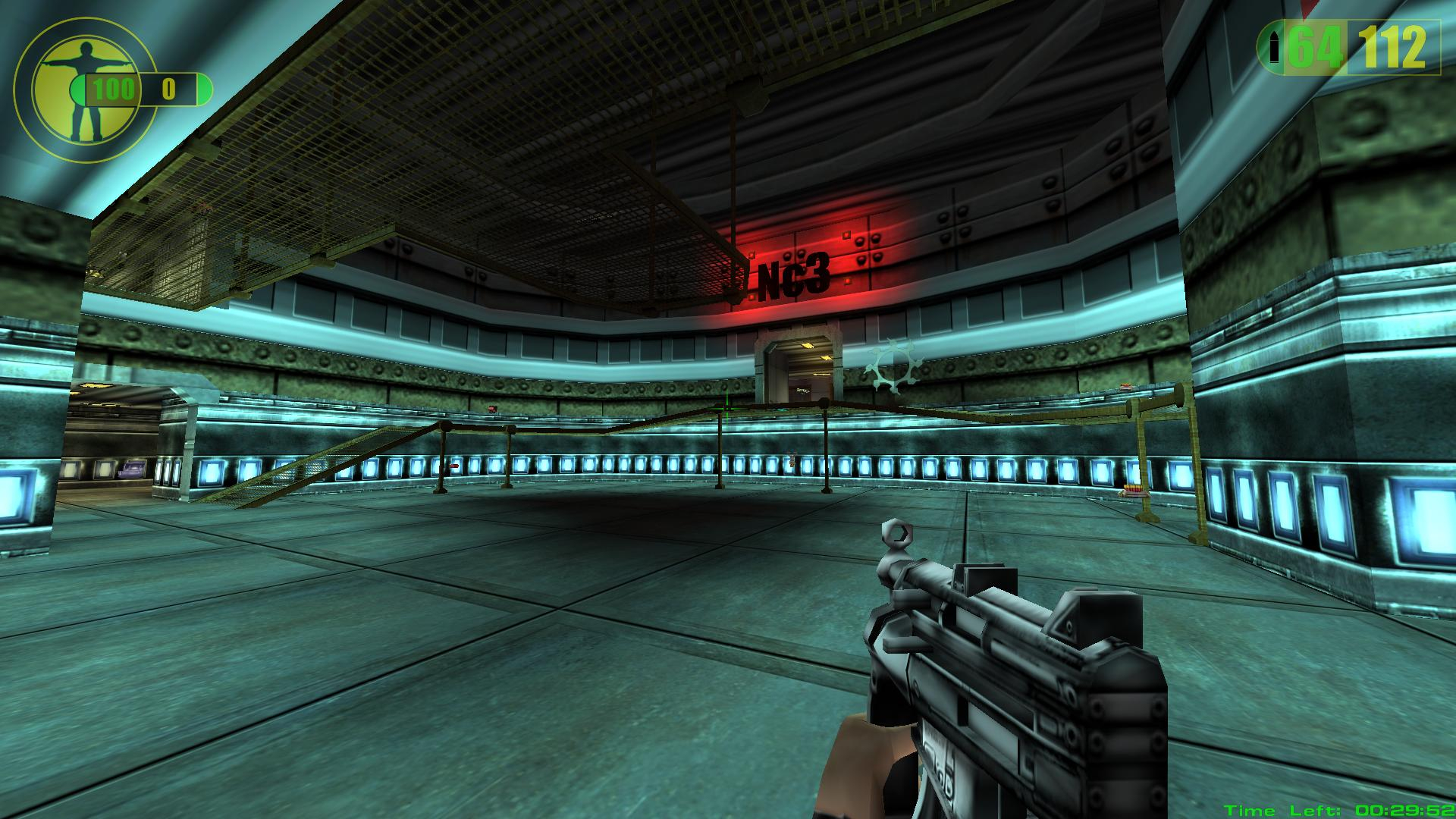The height and width of the screenshot is (819, 1456).
Task: Select the bullet ammo type icon
Action: pyautogui.click(x=1276, y=48)
